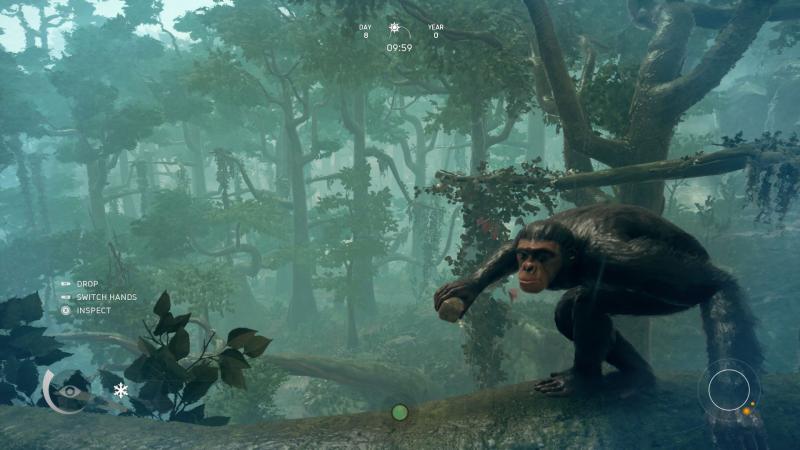This screenshot has width=800, height=450.
Task: Open the circular sense ring indicator
Action: [x=729, y=389]
